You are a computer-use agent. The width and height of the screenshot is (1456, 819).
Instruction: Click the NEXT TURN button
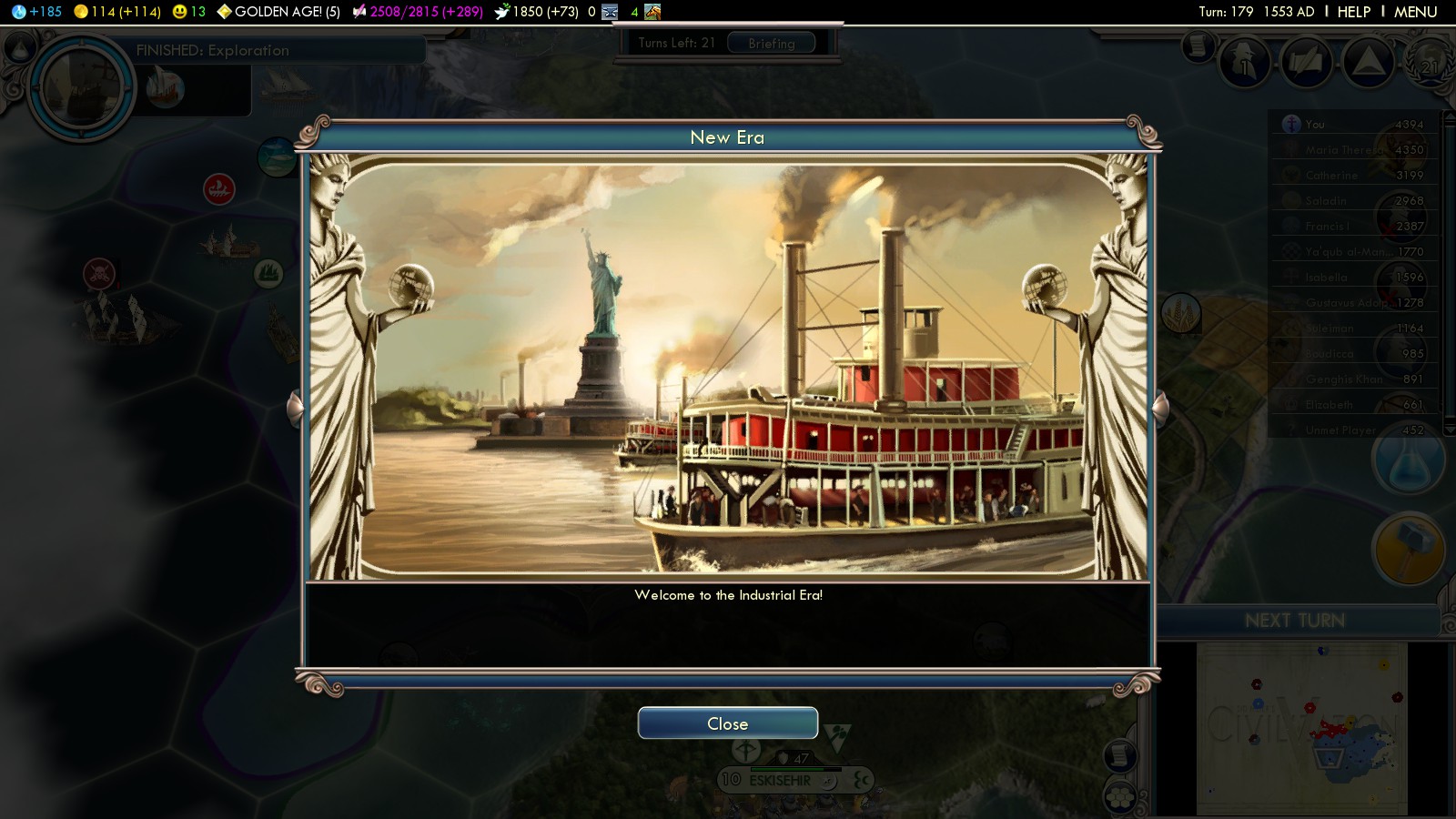coord(1294,621)
